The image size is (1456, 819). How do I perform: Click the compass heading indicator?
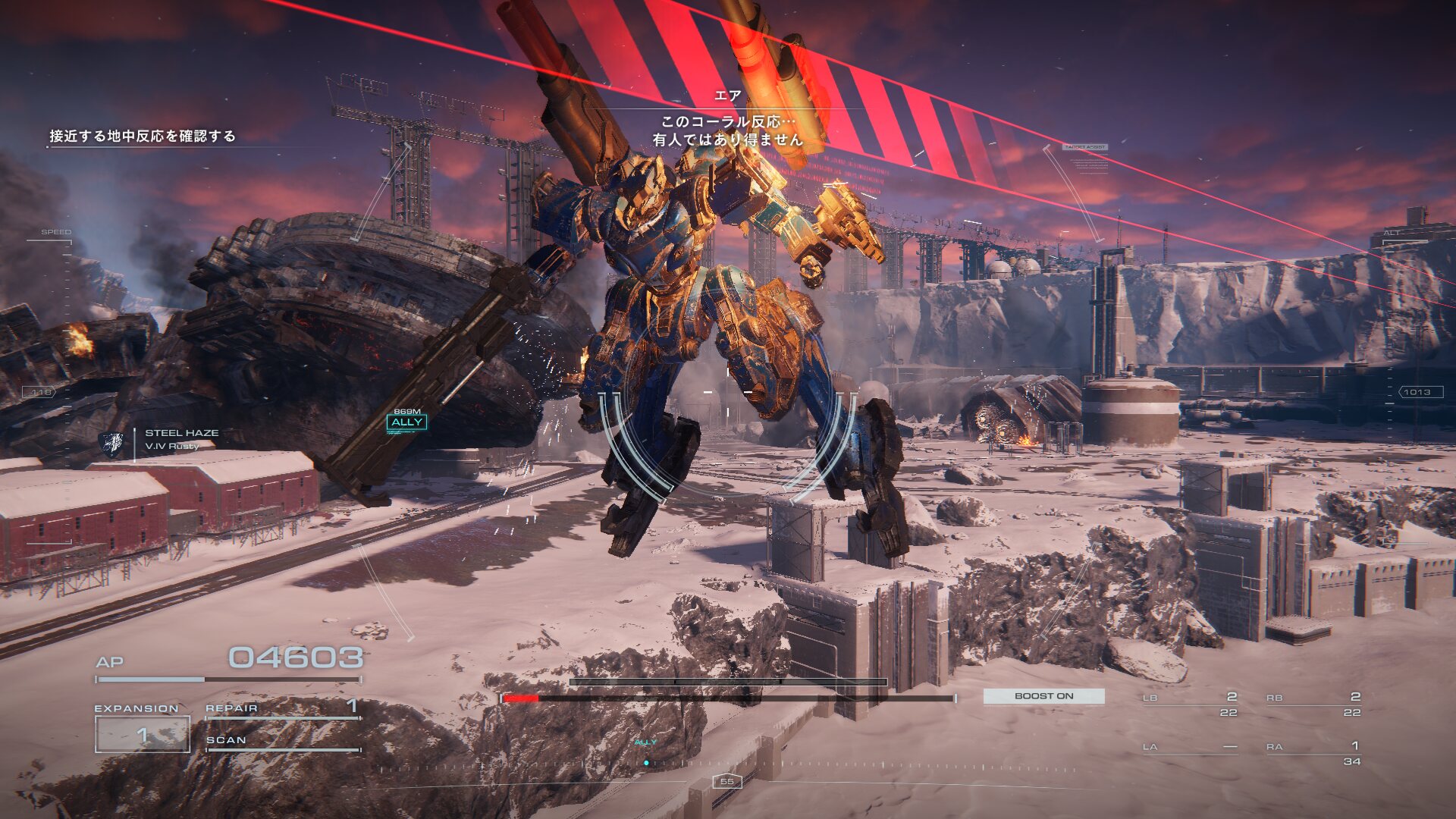click(x=726, y=782)
